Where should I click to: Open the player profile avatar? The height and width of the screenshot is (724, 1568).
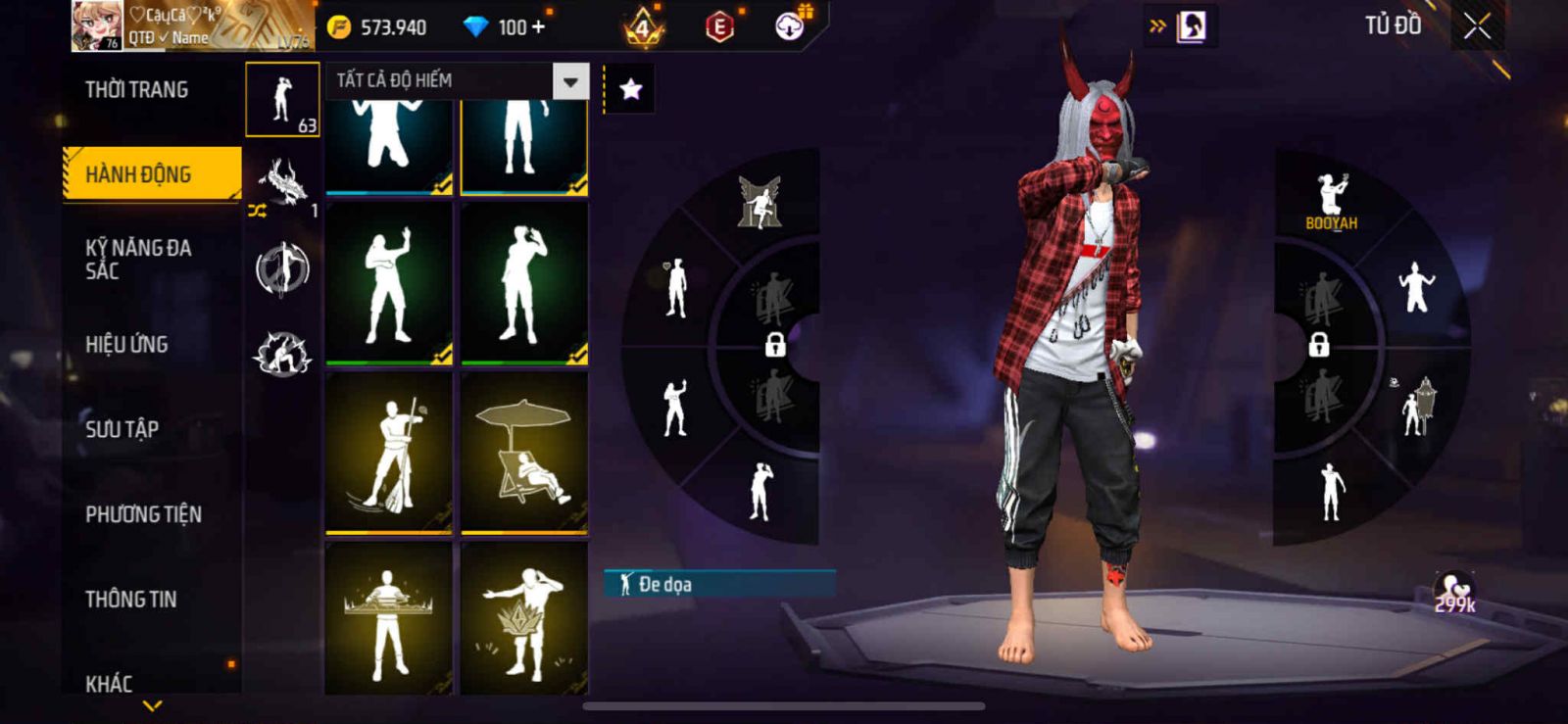(97, 26)
